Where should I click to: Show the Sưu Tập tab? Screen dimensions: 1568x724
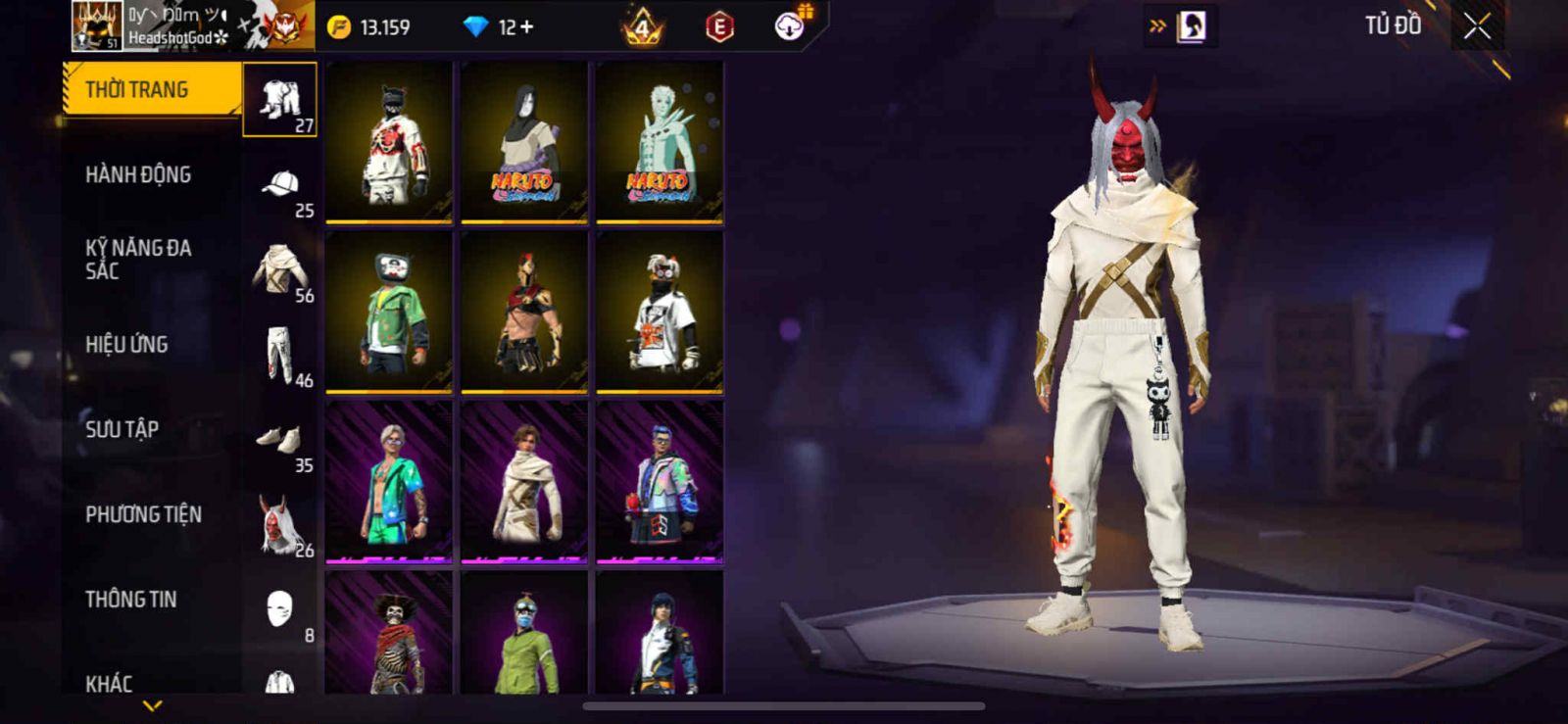(122, 429)
